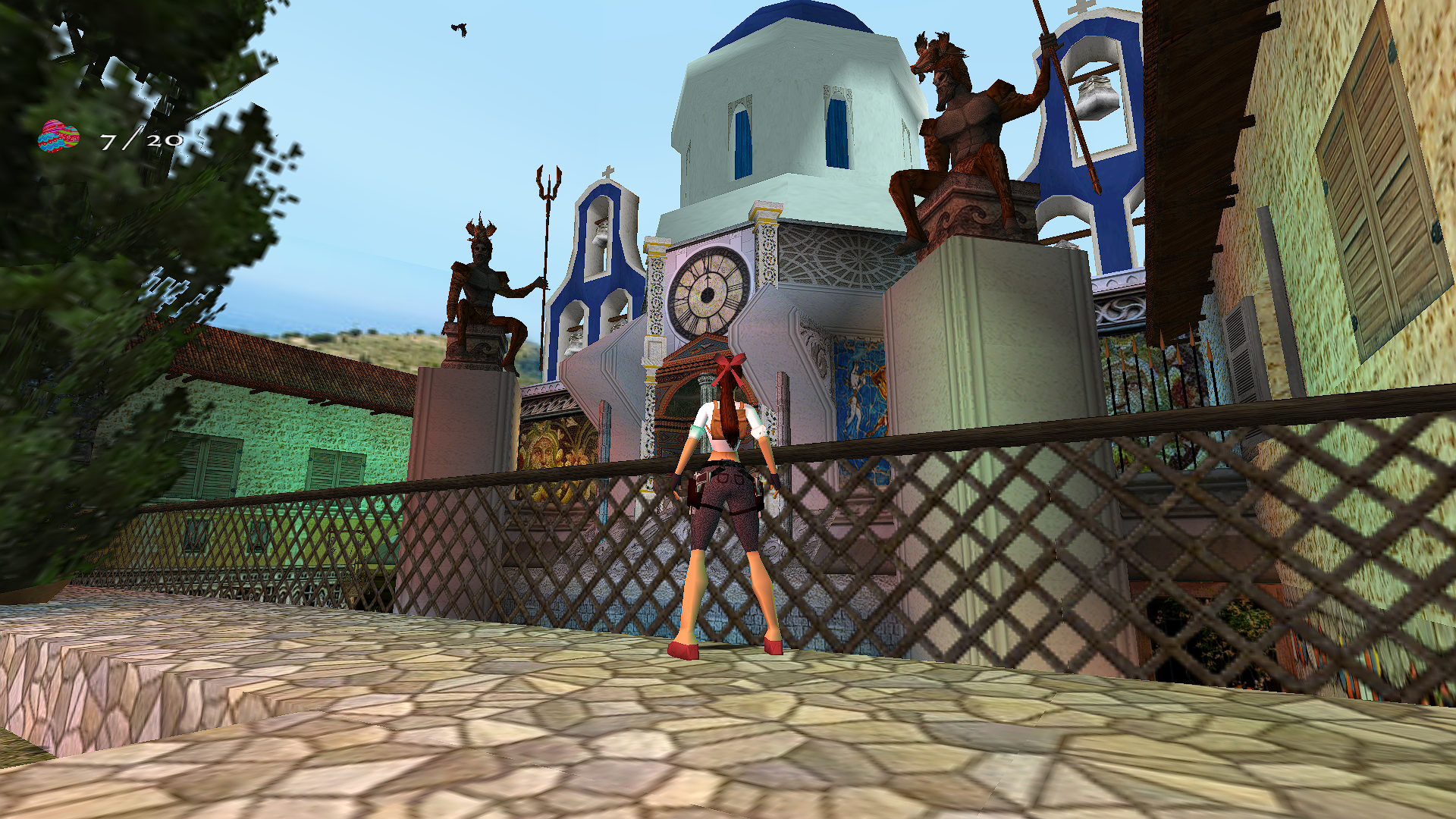Screen dimensions: 1456x819
Task: Click the colorful Easter egg collectible icon
Action: (x=58, y=136)
